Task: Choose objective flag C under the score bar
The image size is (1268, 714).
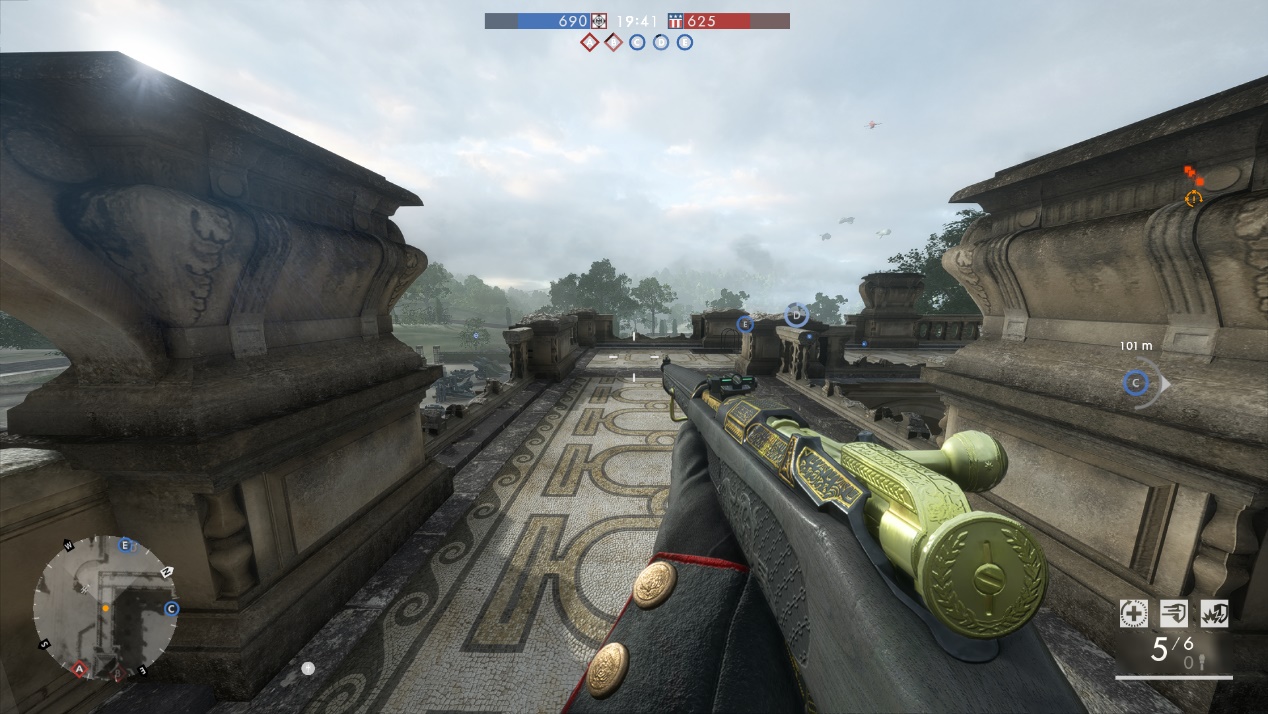Action: pos(637,42)
